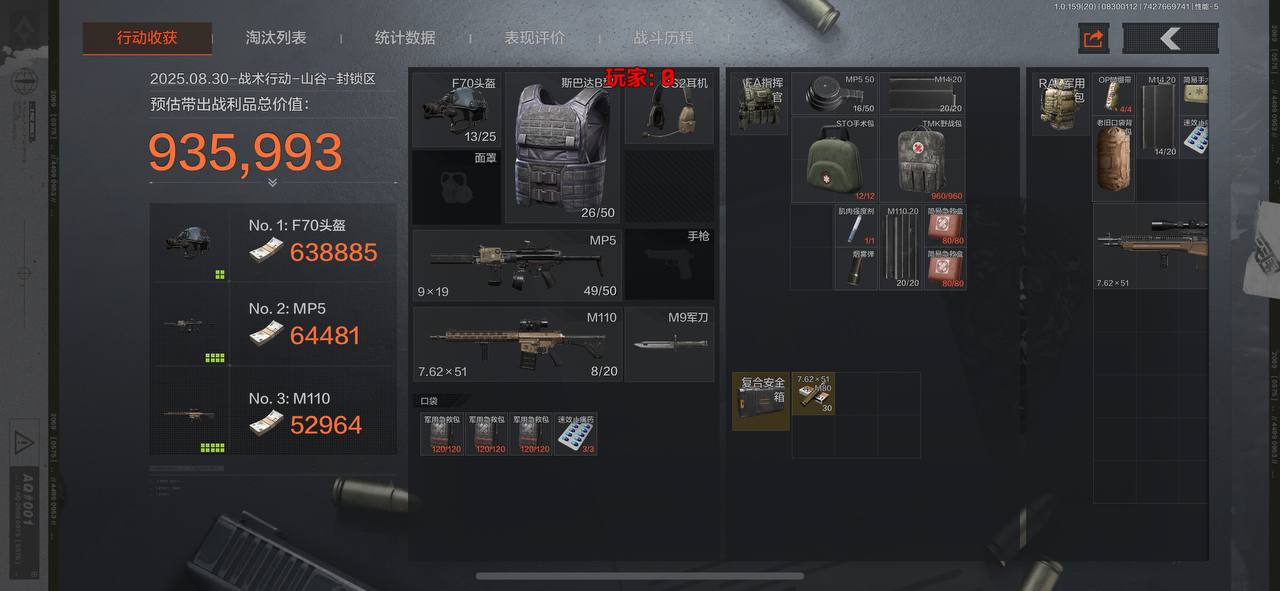Go back with the arrow button

(x=1170, y=39)
